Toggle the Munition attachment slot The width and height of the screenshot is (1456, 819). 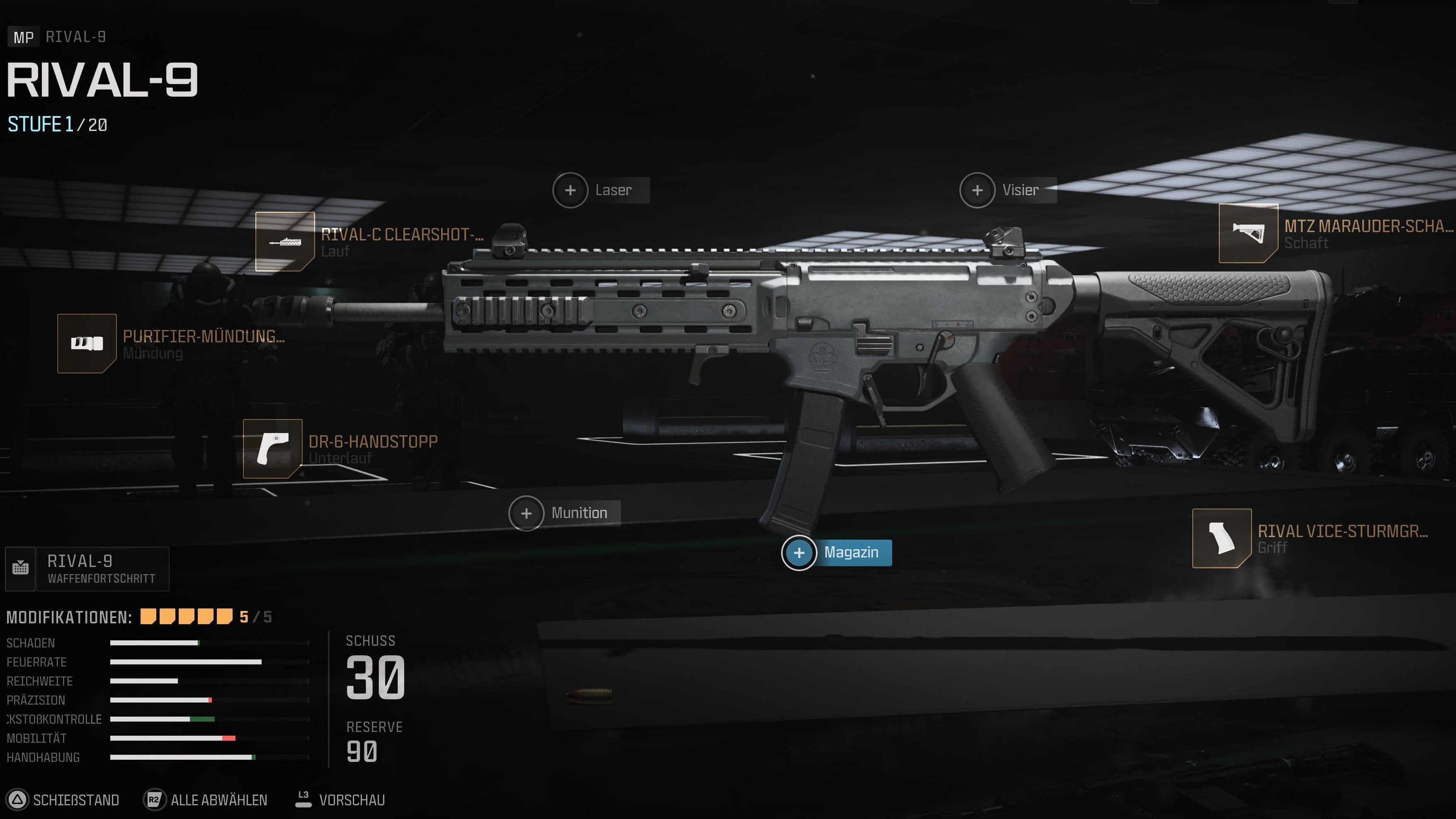pos(526,513)
